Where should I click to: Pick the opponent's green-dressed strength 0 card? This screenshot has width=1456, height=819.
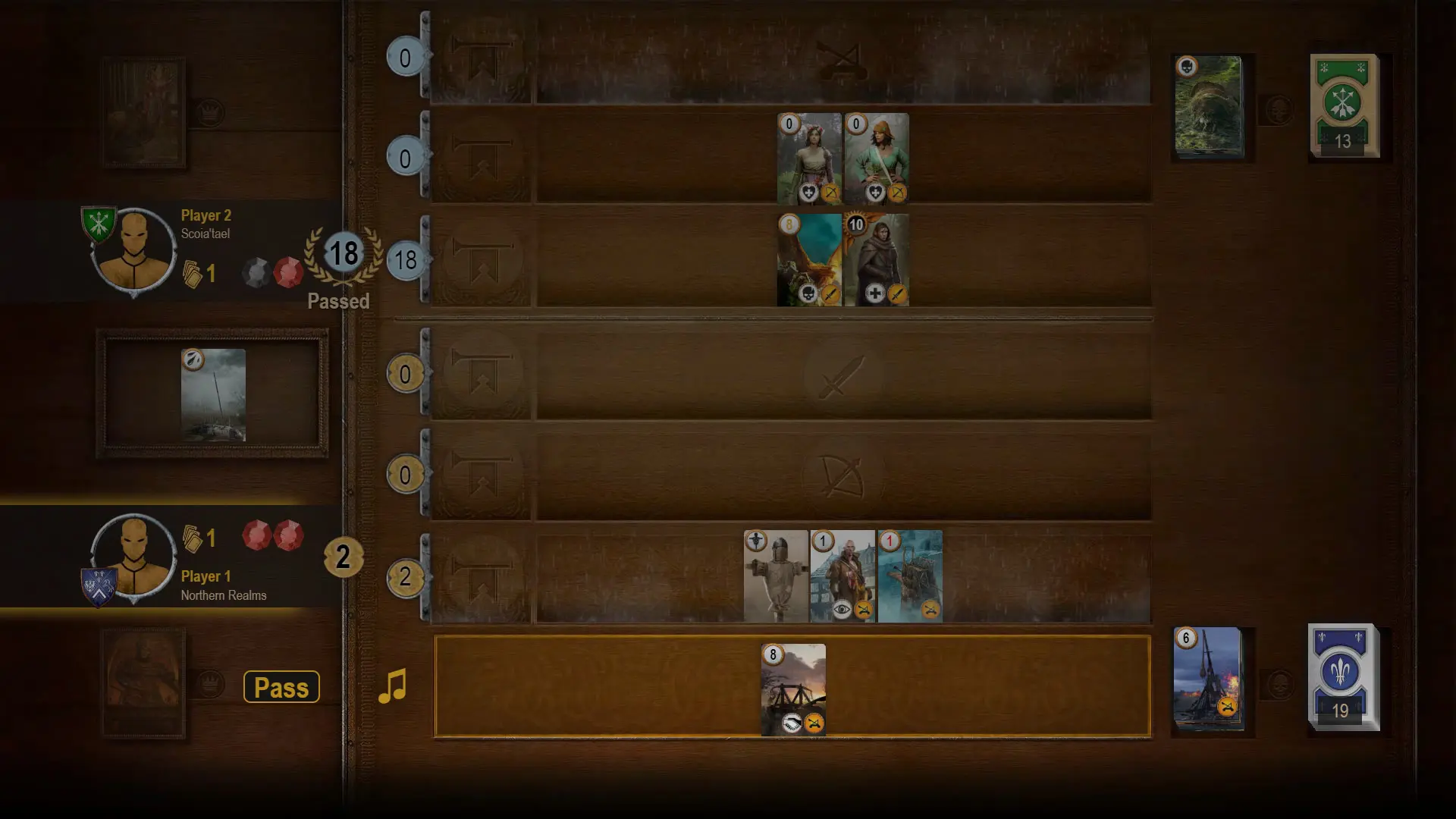point(877,158)
